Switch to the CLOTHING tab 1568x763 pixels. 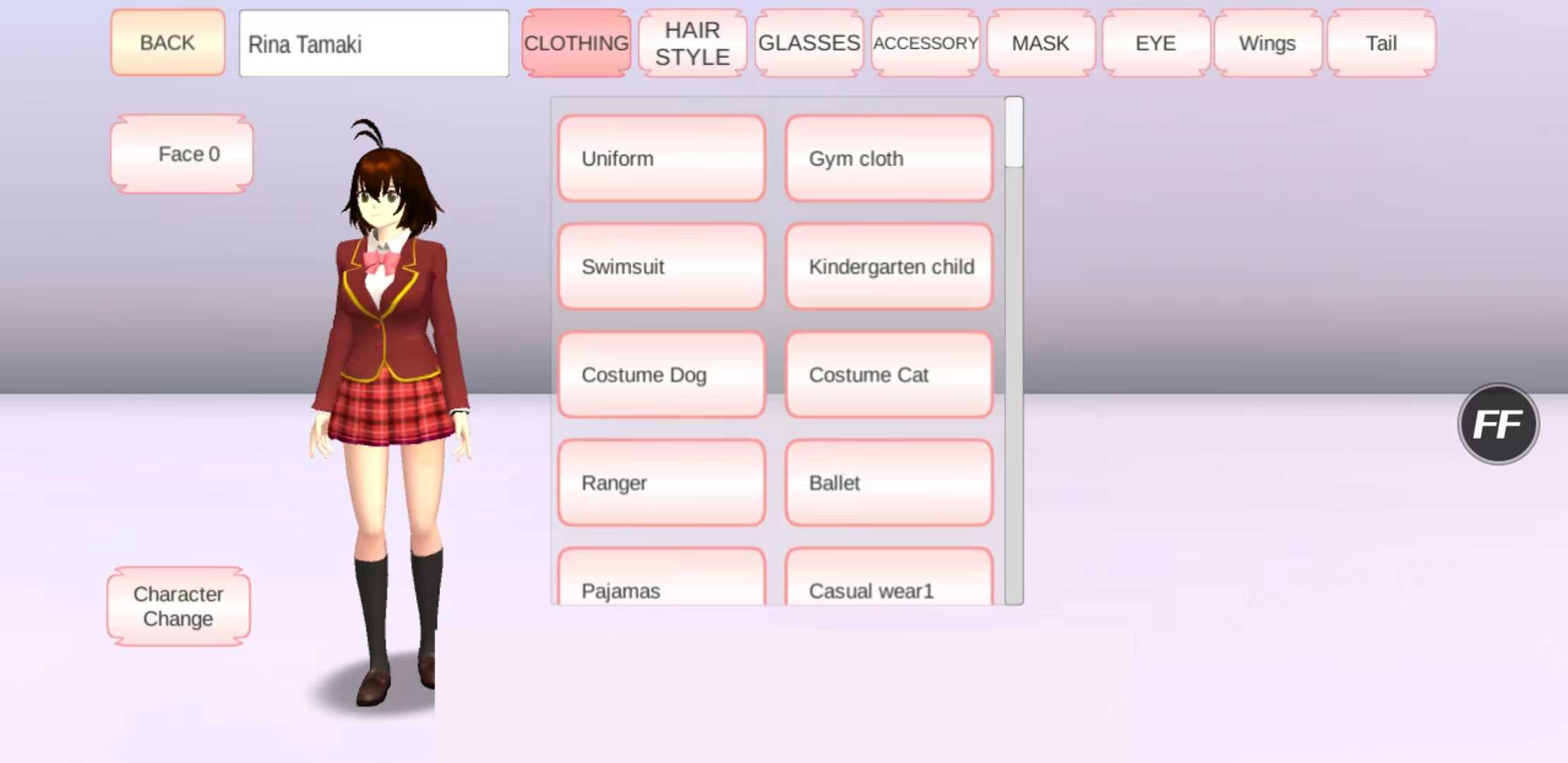[576, 43]
